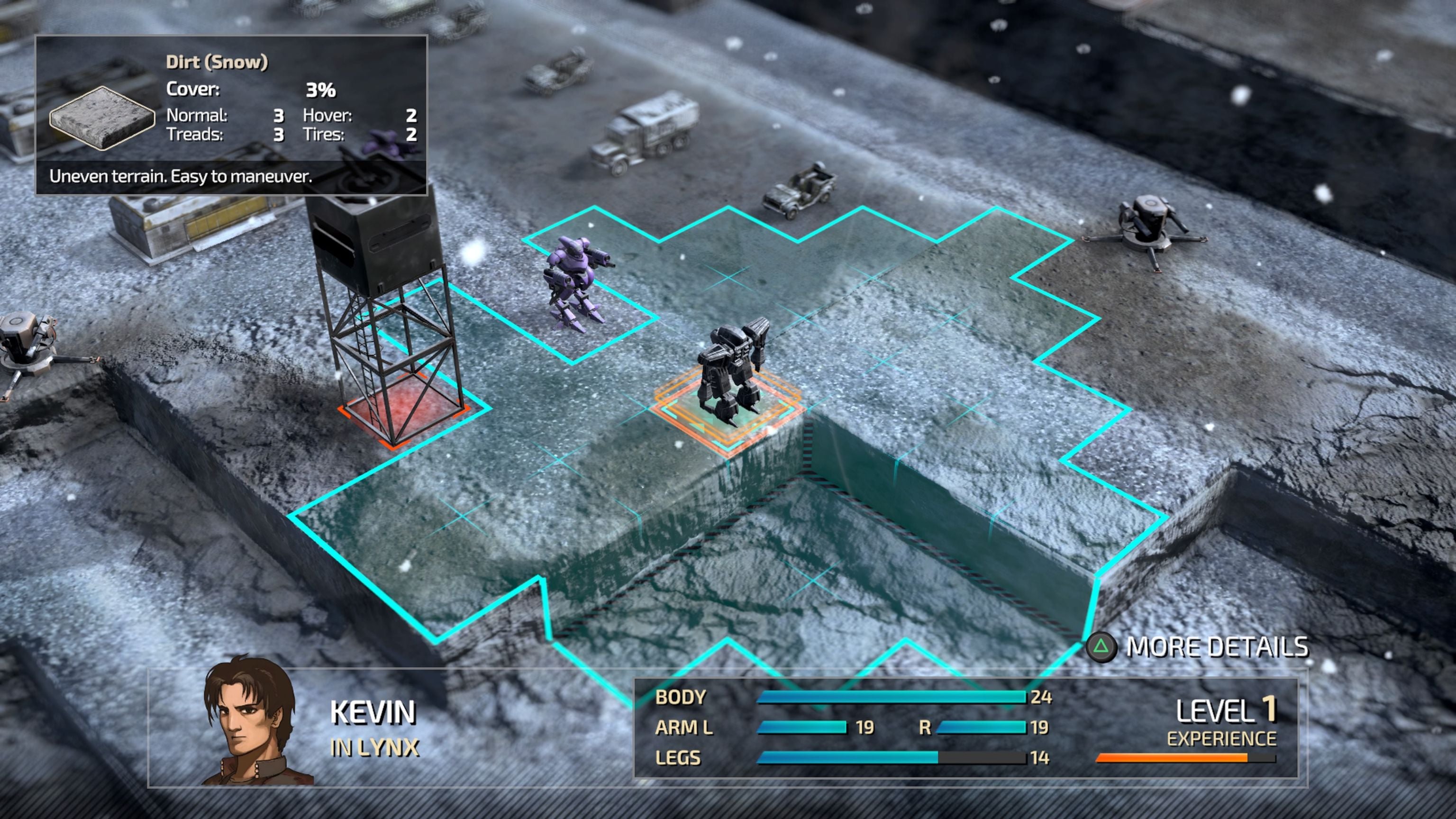Click the IN LYNX text label
The image size is (1456, 819).
click(375, 745)
